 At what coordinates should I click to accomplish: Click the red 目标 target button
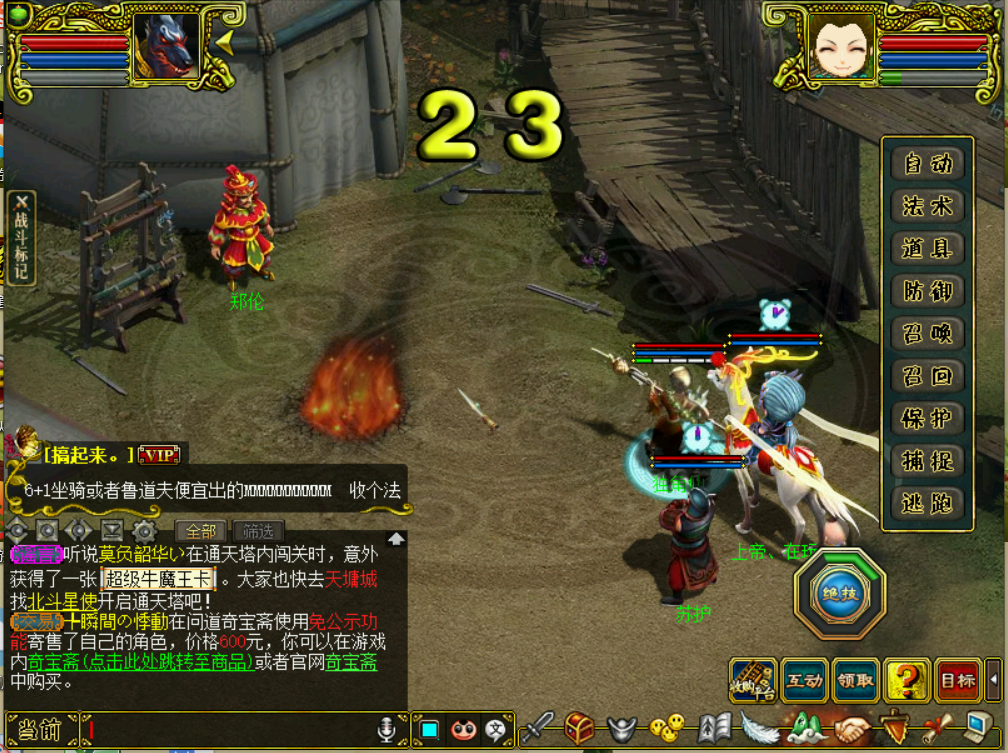click(958, 680)
